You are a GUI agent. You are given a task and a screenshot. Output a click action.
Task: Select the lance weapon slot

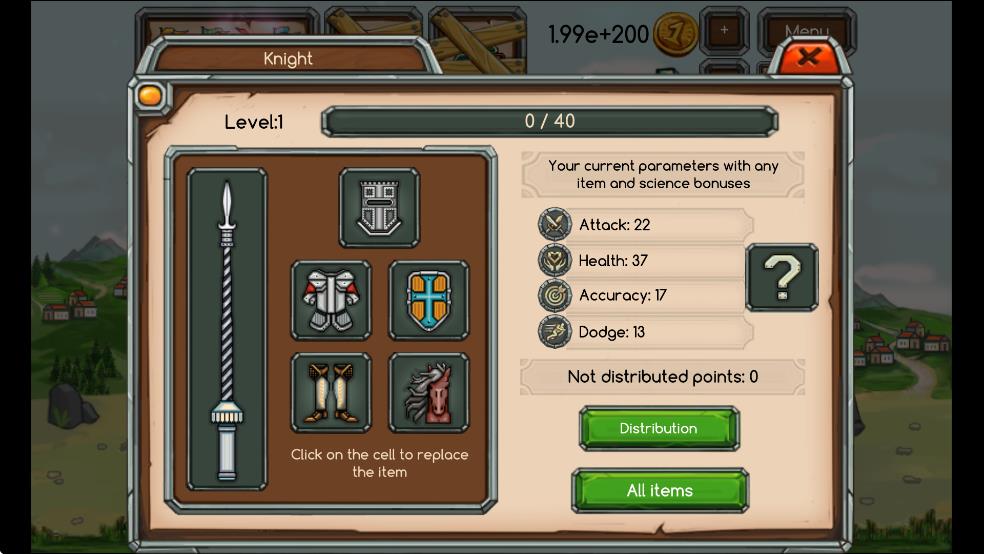coord(227,329)
